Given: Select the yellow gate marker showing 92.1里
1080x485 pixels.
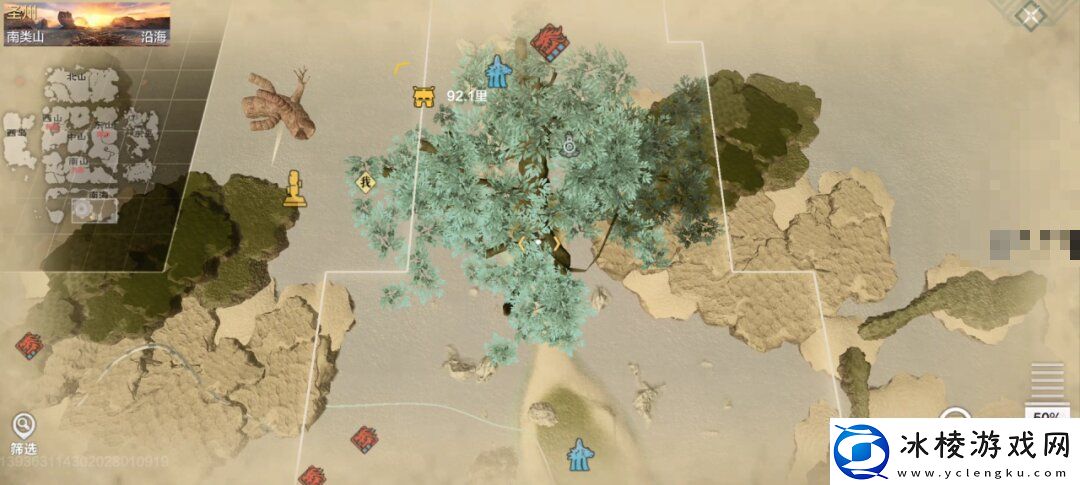Looking at the screenshot, I should [x=424, y=97].
